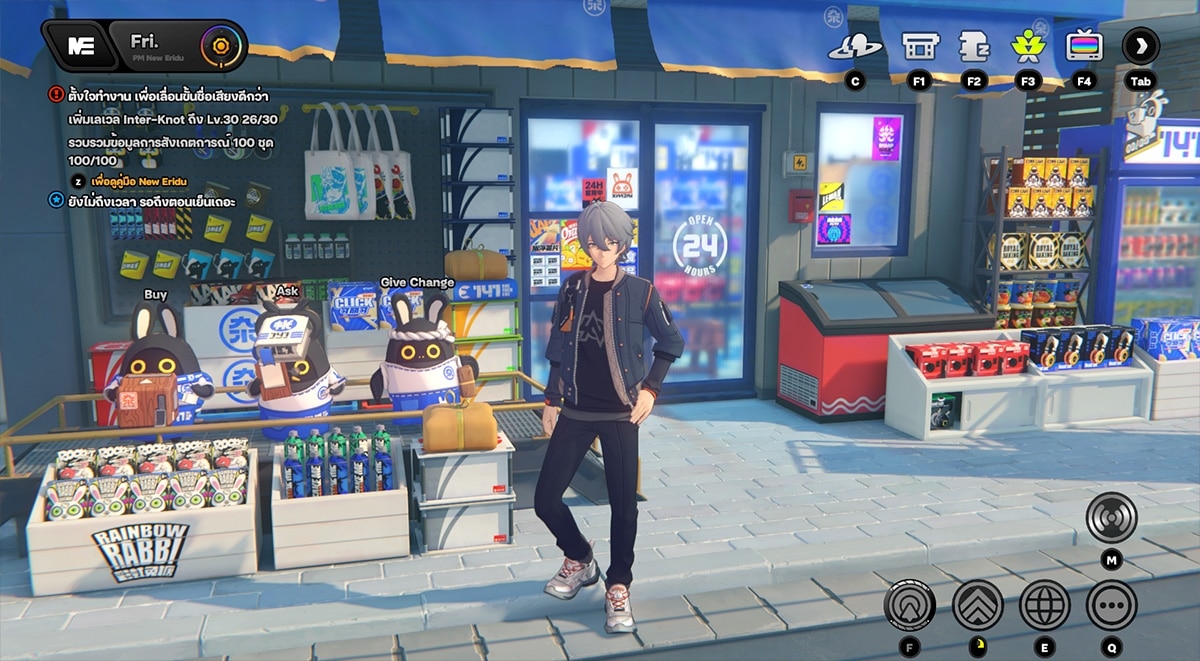Tap the arch-shaped interact button

tap(909, 605)
